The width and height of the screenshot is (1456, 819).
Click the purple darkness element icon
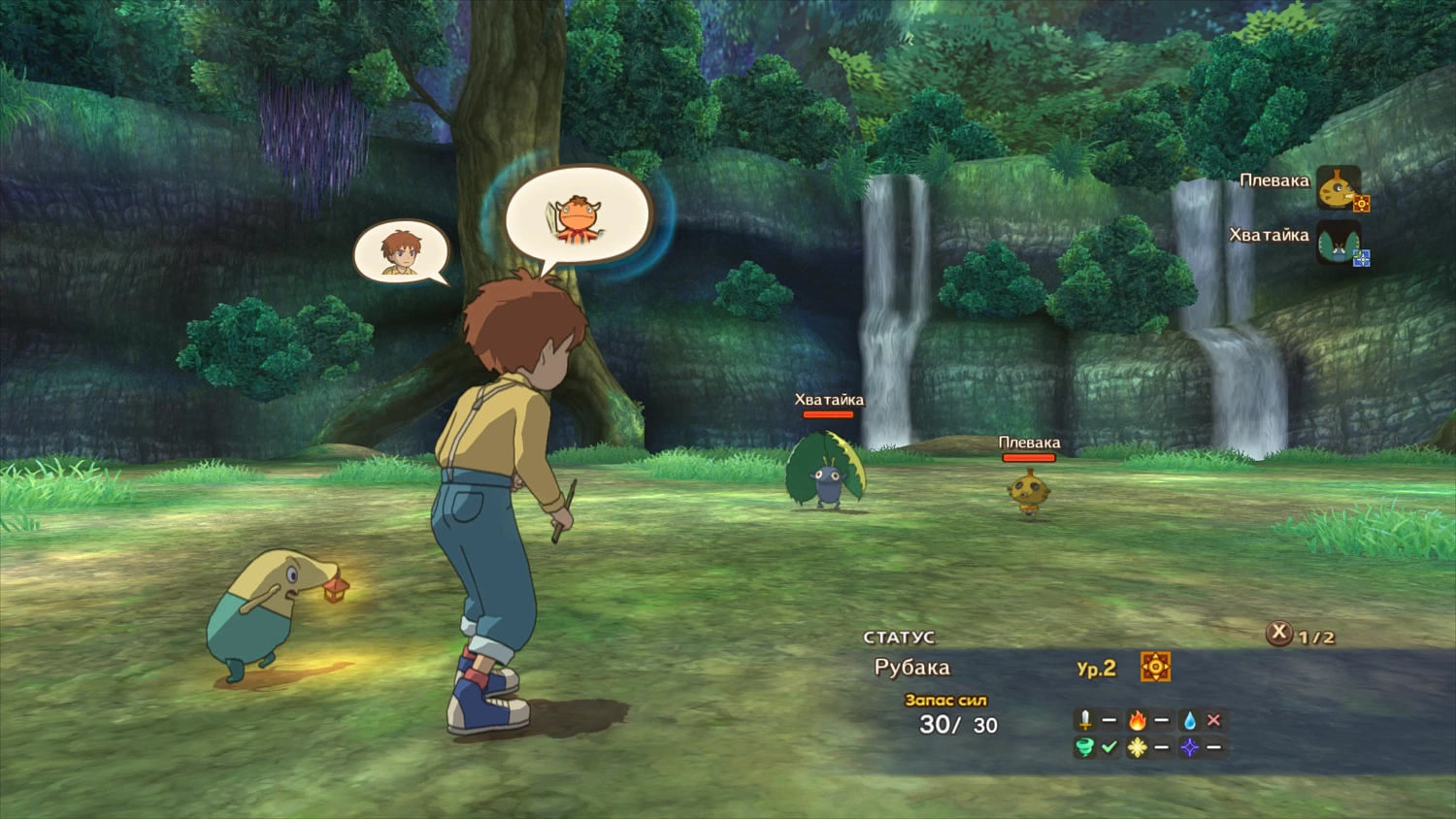(1190, 747)
